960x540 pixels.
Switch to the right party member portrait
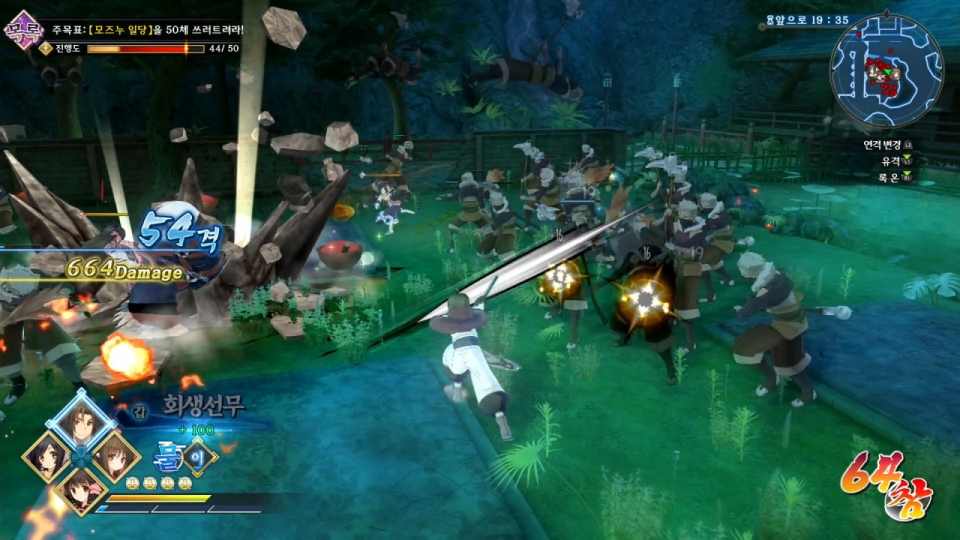tap(116, 456)
